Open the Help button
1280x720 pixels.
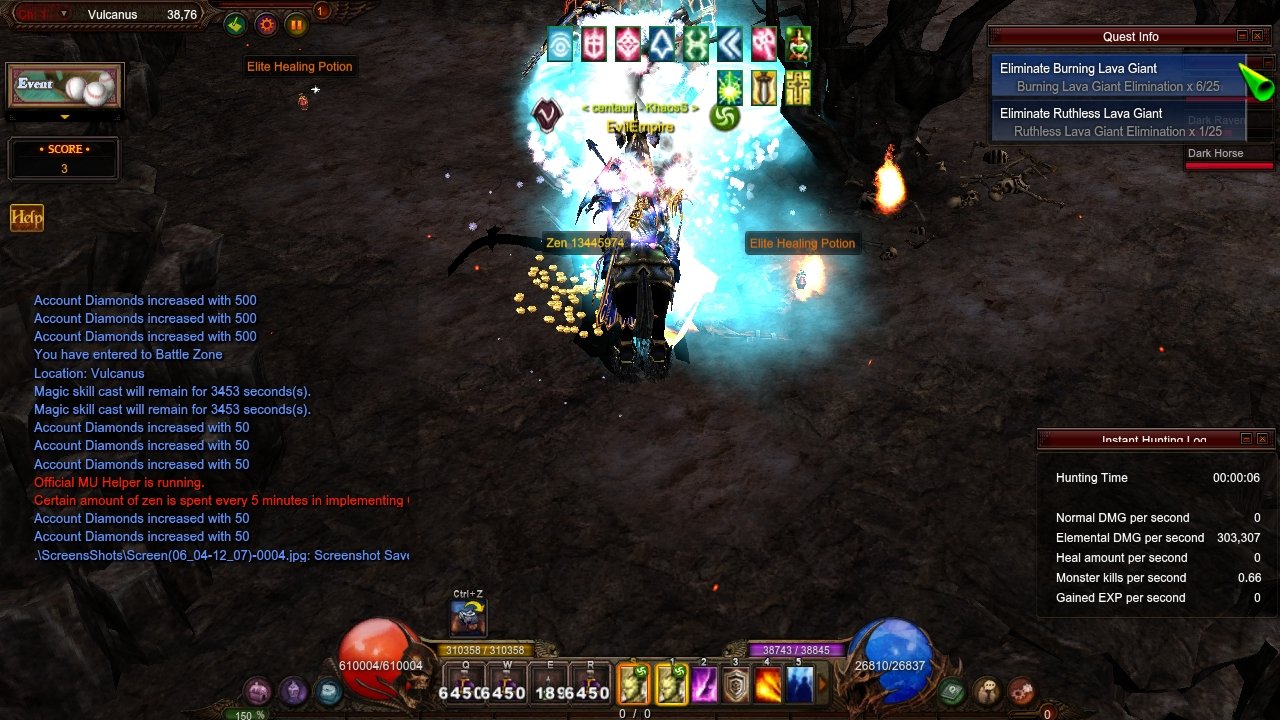[27, 218]
